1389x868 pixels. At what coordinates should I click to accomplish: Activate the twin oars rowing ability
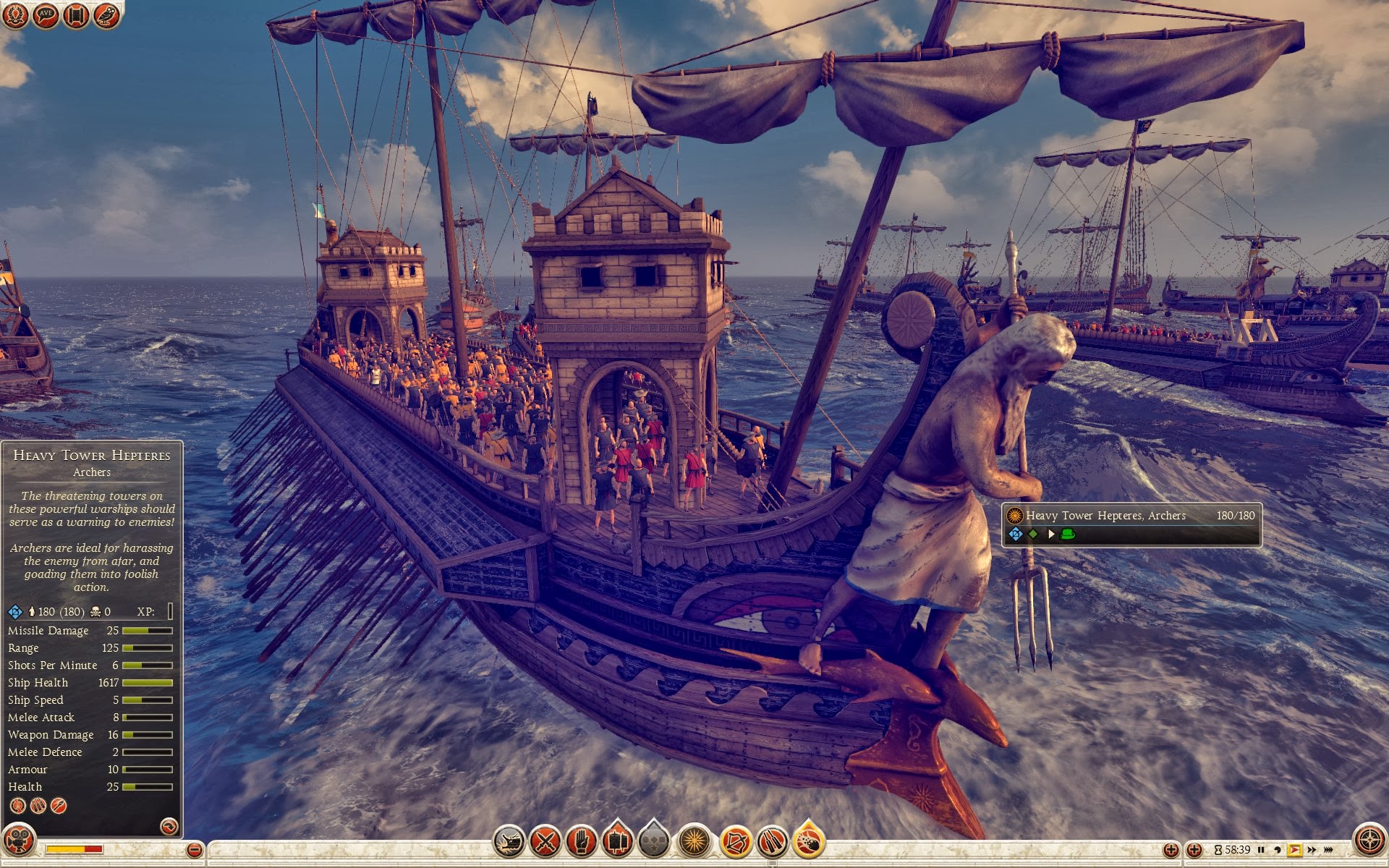click(772, 841)
